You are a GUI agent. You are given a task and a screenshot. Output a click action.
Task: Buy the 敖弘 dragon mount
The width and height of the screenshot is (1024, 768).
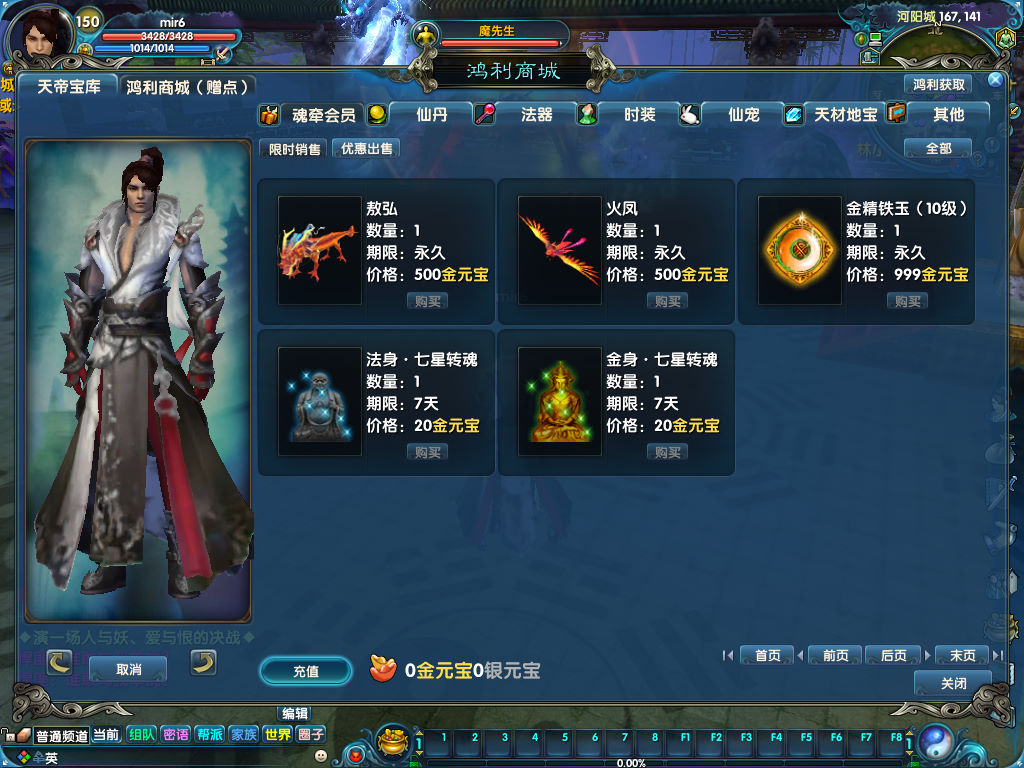[x=428, y=301]
